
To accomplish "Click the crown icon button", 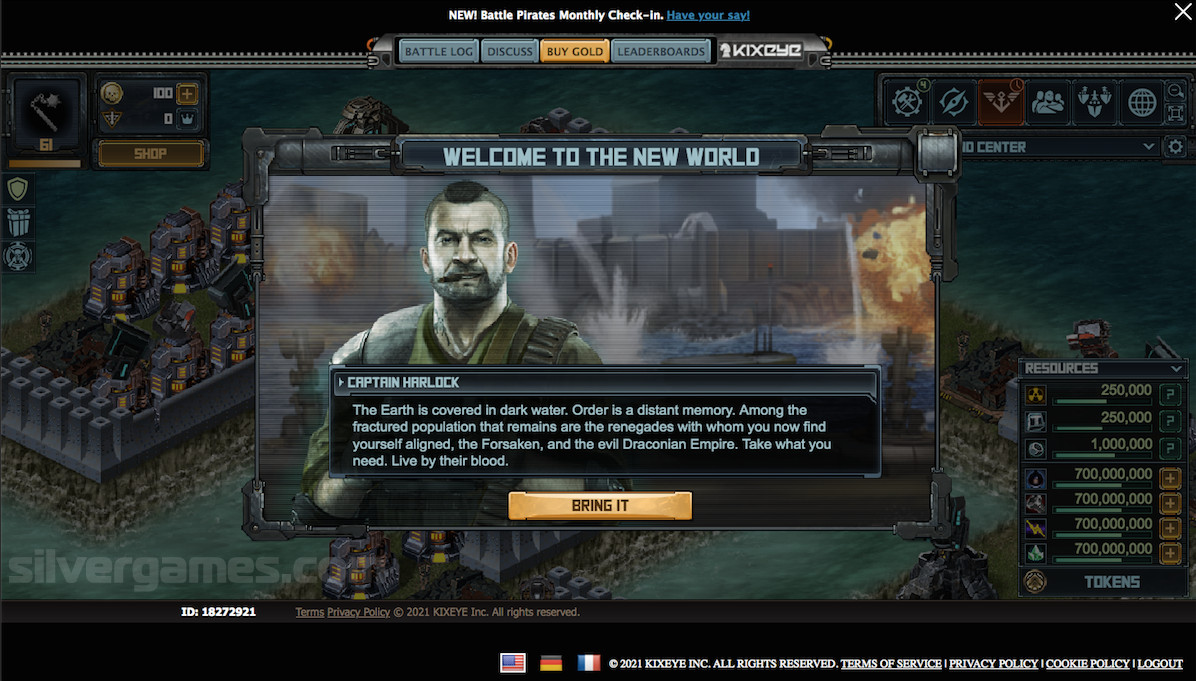I will tap(187, 119).
